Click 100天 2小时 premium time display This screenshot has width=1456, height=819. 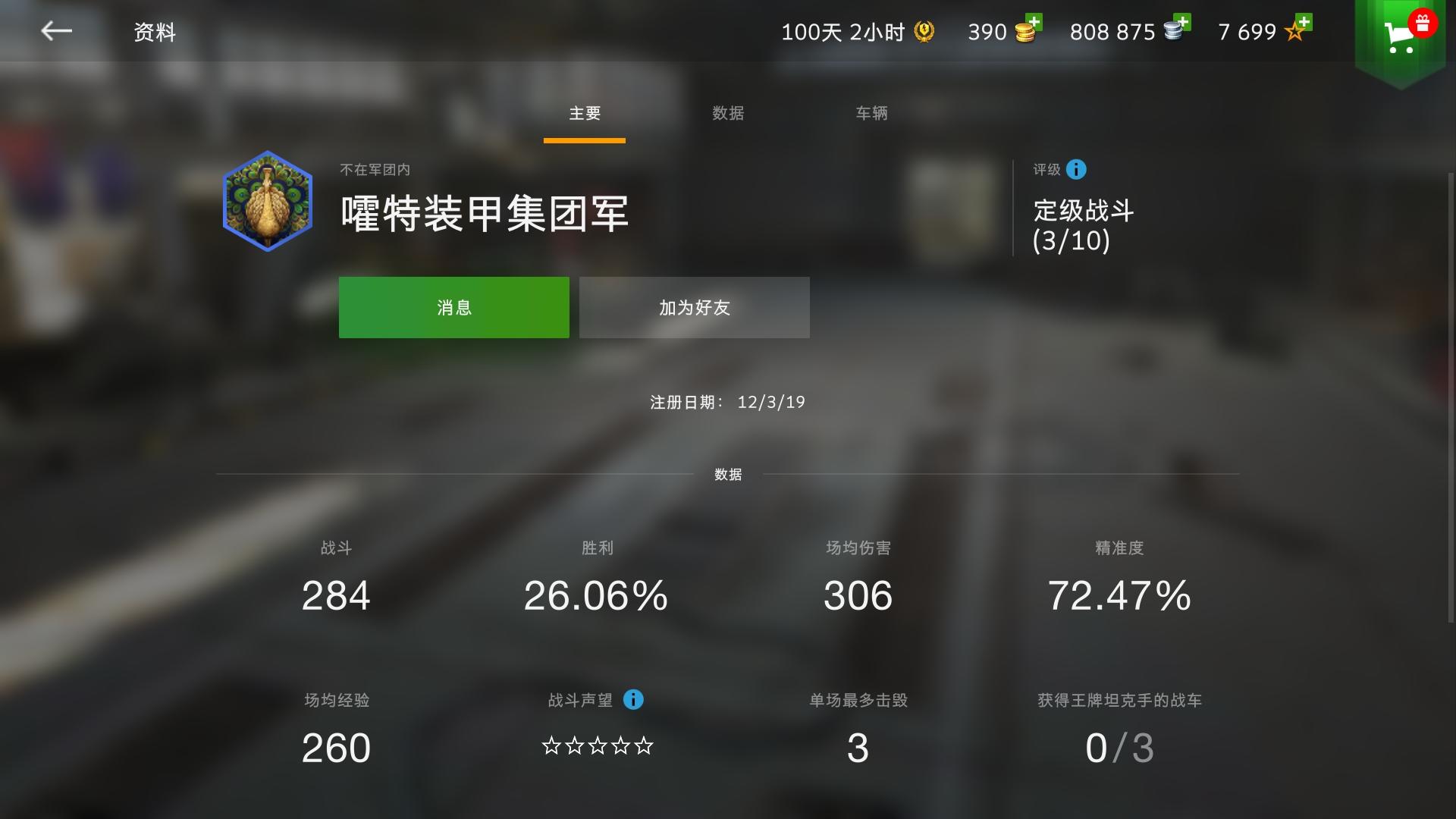(842, 32)
